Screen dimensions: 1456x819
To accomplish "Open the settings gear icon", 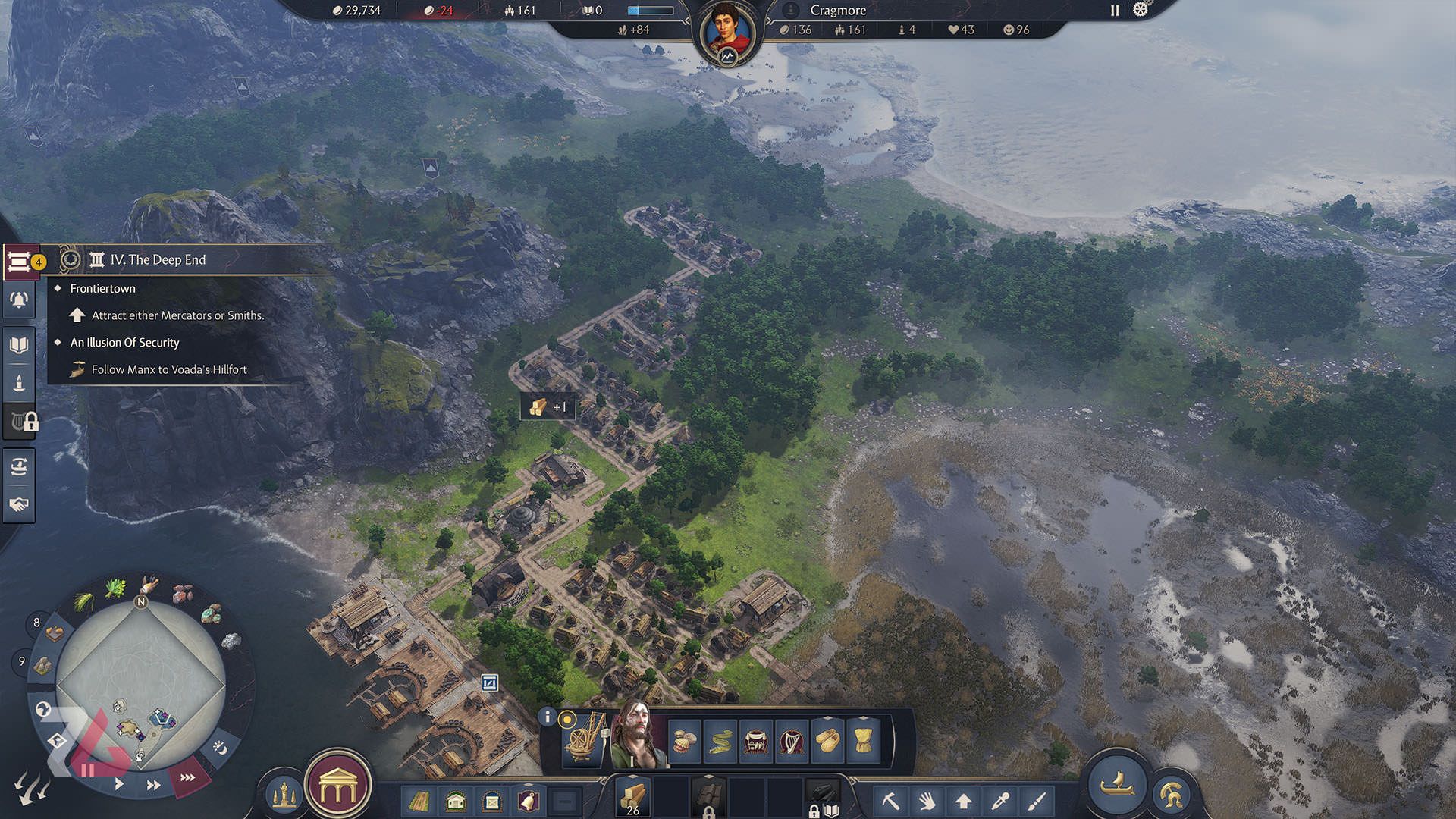I will pyautogui.click(x=1140, y=10).
